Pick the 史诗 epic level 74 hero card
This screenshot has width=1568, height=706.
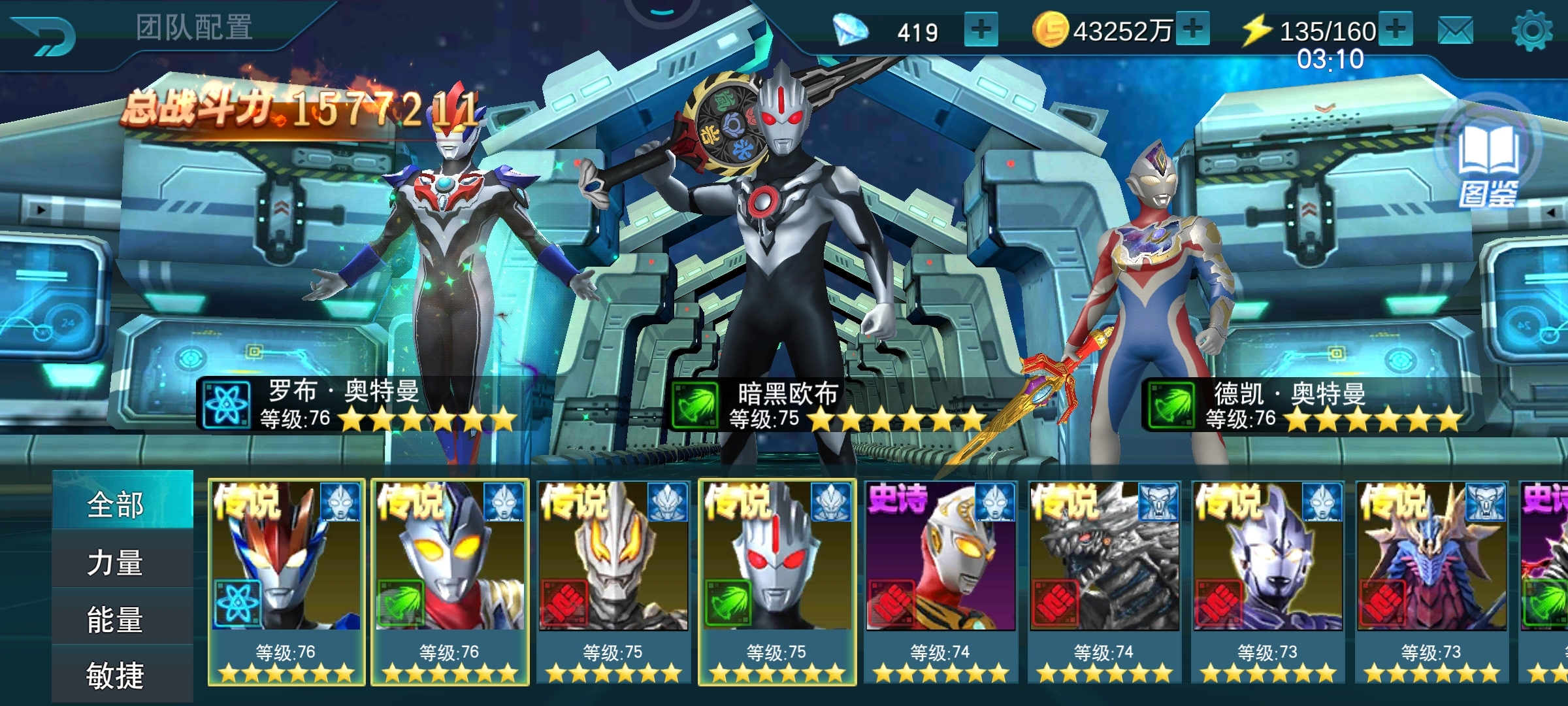(941, 582)
